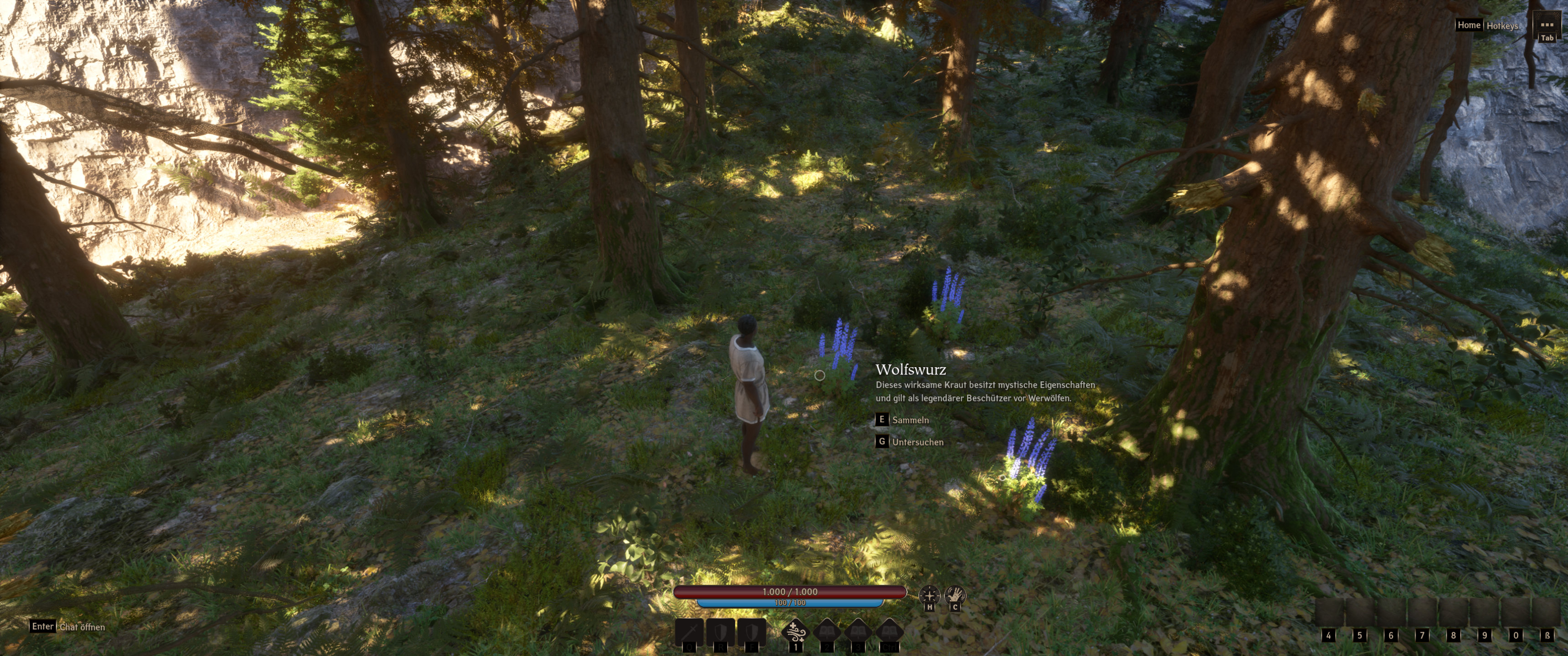The height and width of the screenshot is (656, 1568).
Task: Activate the wind healing ability icon
Action: tap(795, 633)
